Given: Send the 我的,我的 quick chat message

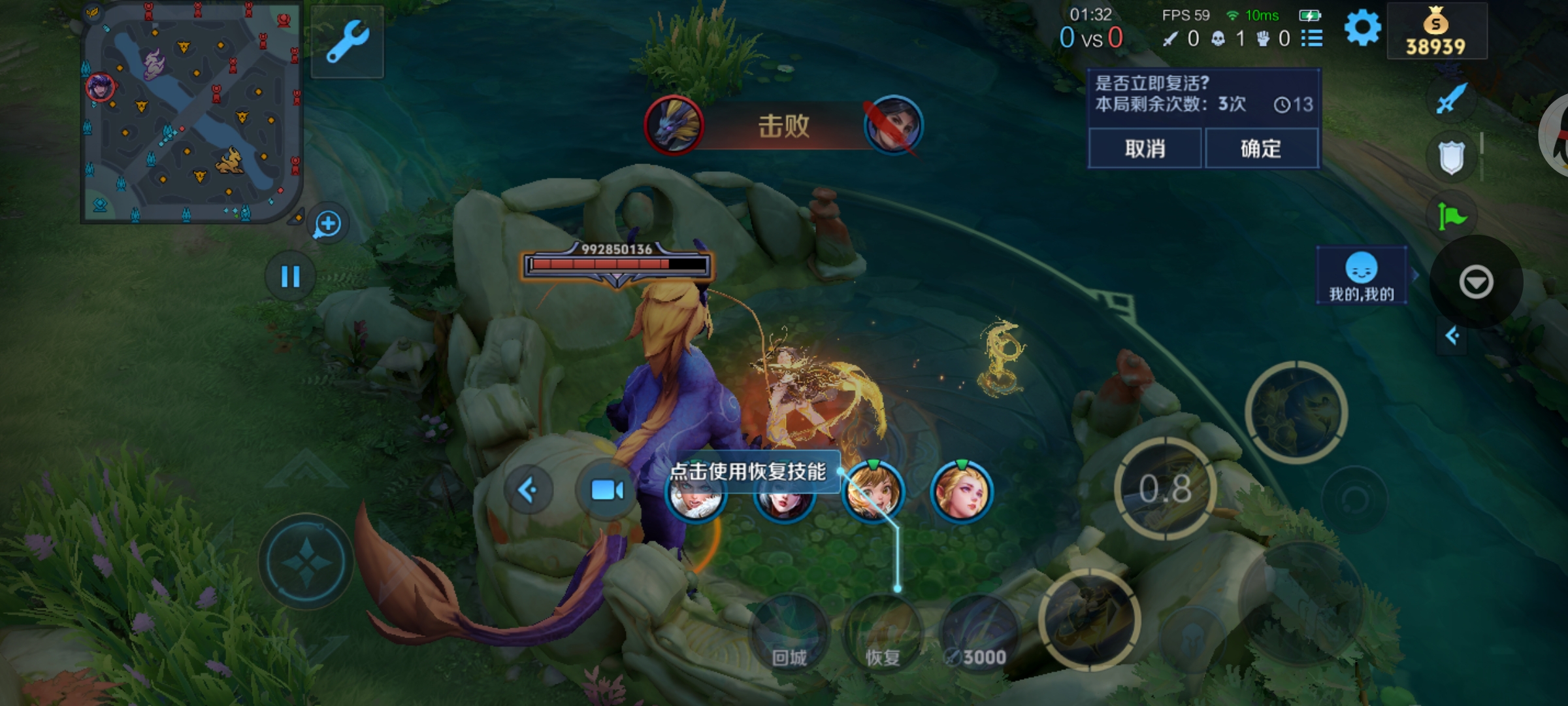Looking at the screenshot, I should coord(1362,276).
